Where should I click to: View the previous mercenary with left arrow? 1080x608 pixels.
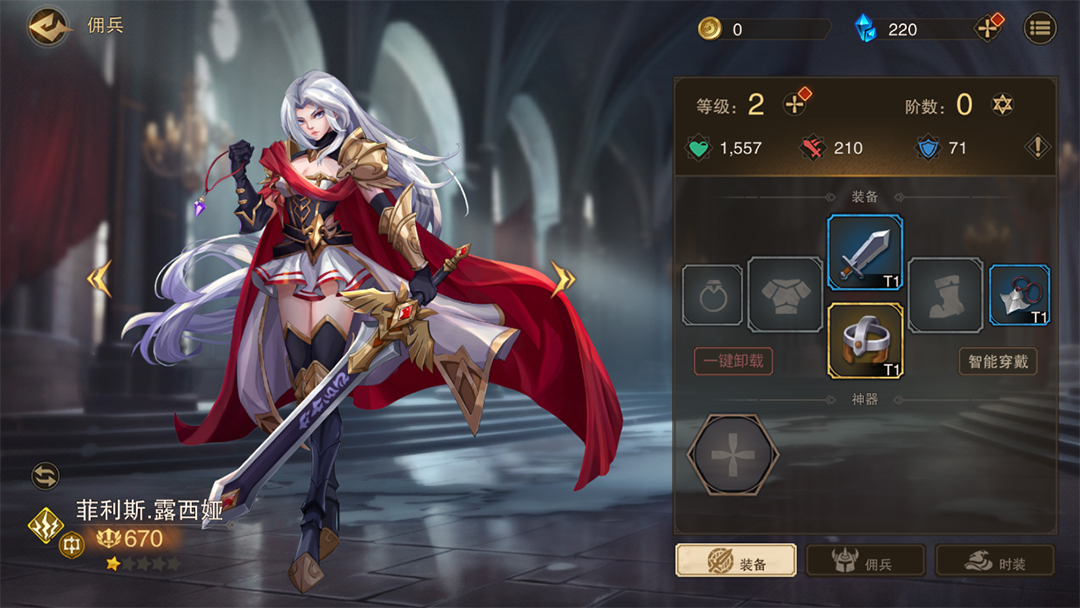point(99,279)
